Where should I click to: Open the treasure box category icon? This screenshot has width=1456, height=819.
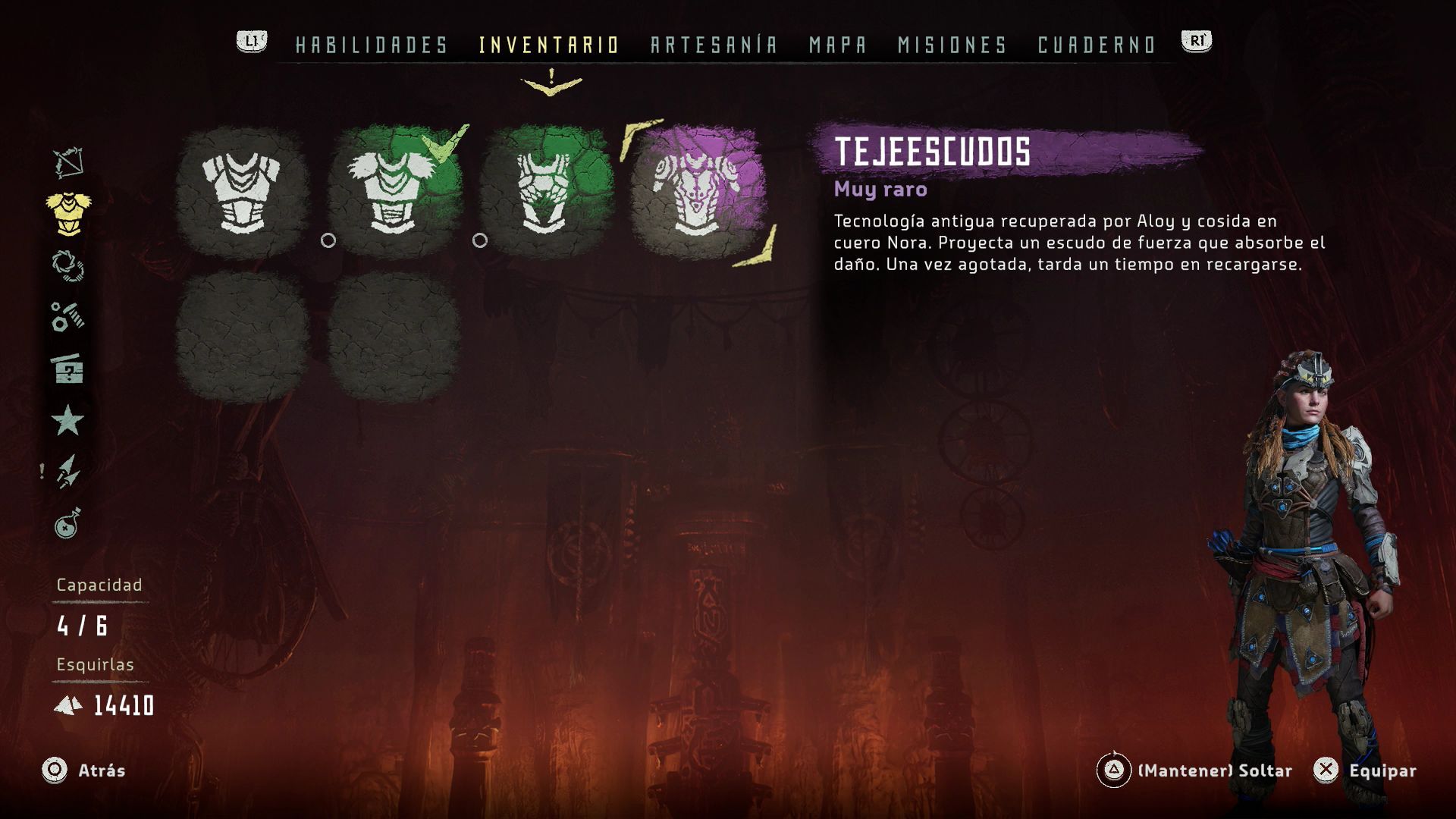[x=68, y=369]
